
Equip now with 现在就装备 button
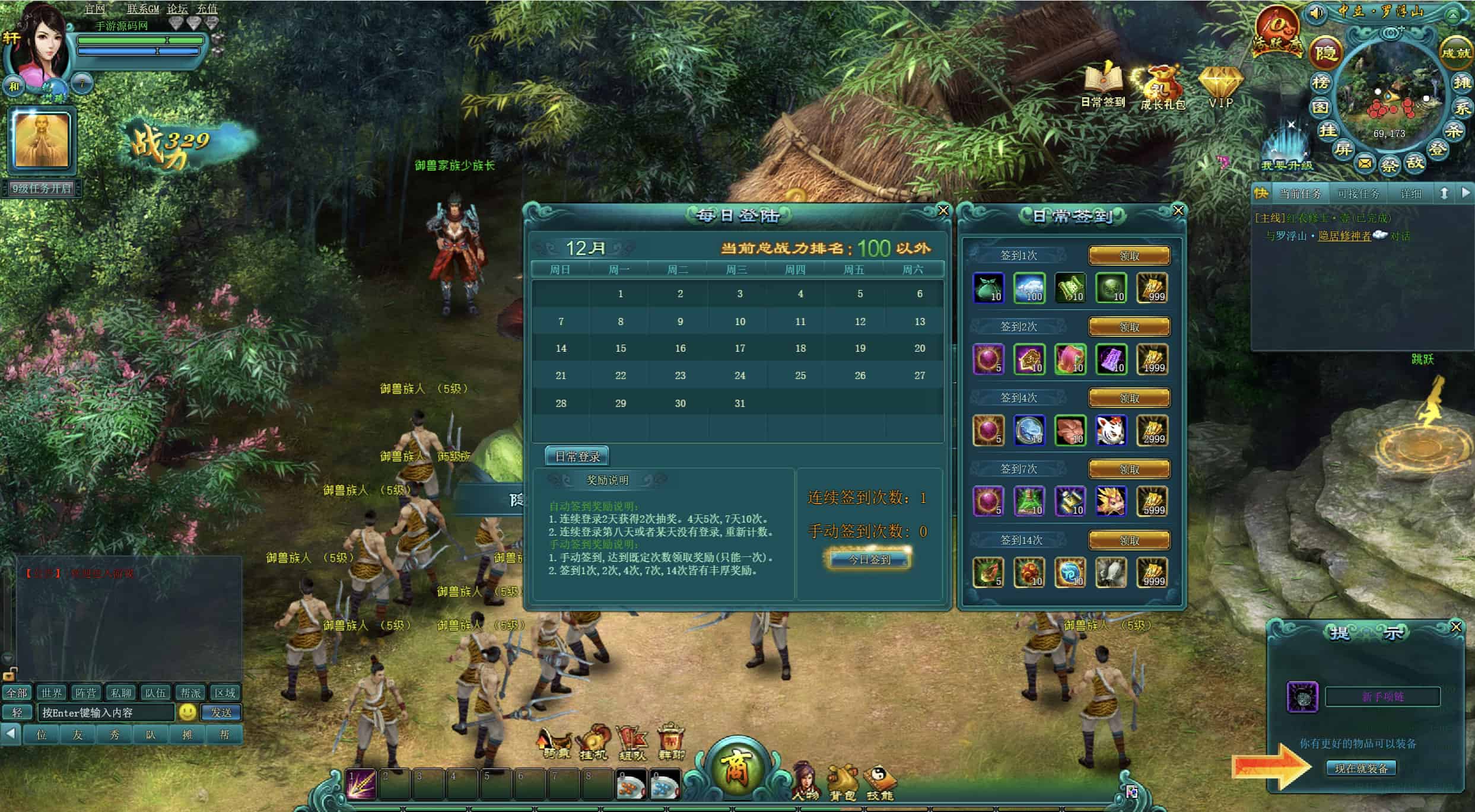click(1361, 768)
